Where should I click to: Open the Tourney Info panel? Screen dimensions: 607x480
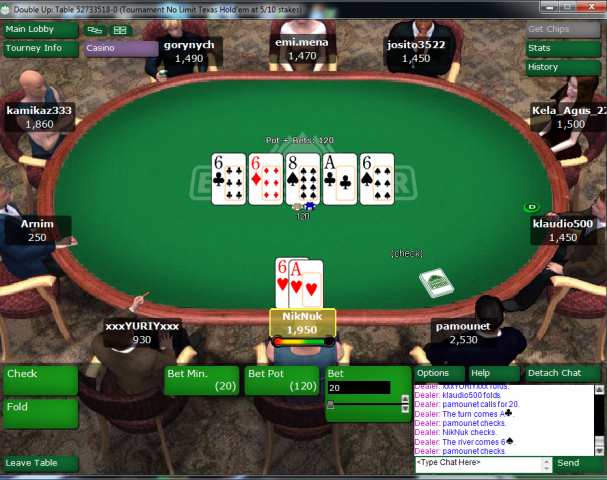tap(41, 48)
